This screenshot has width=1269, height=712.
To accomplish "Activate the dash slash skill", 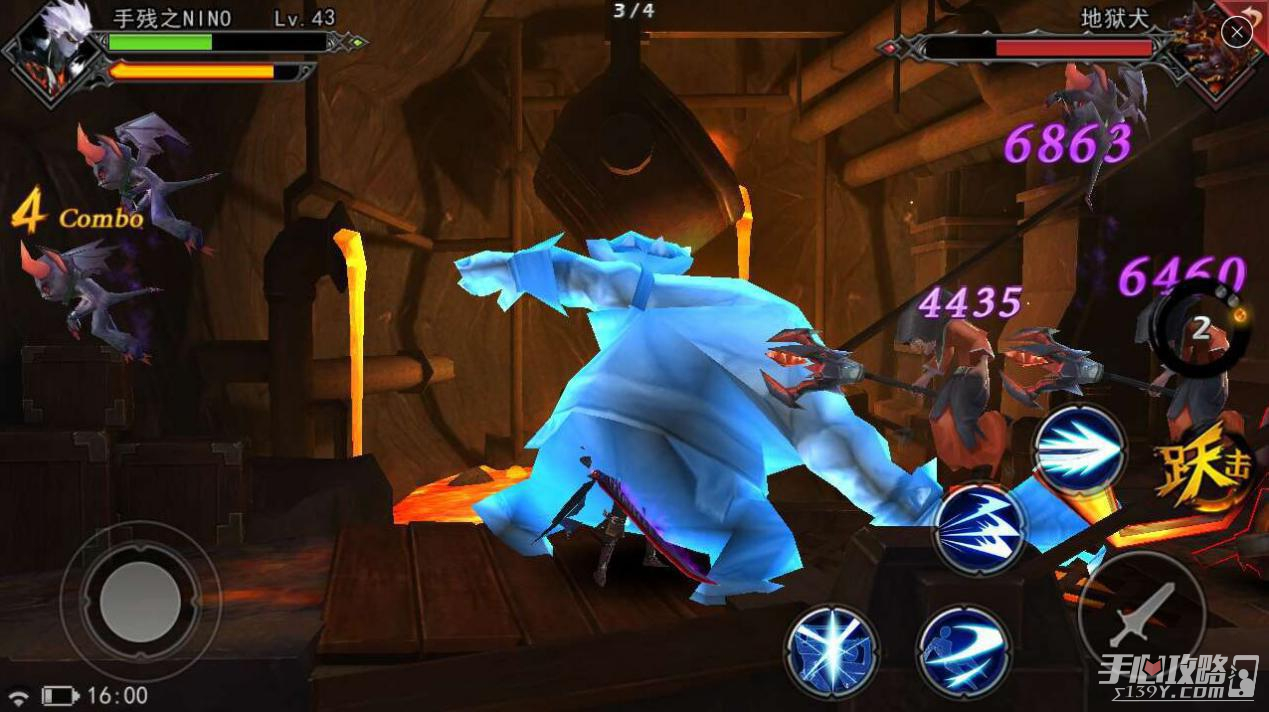I will coord(963,651).
